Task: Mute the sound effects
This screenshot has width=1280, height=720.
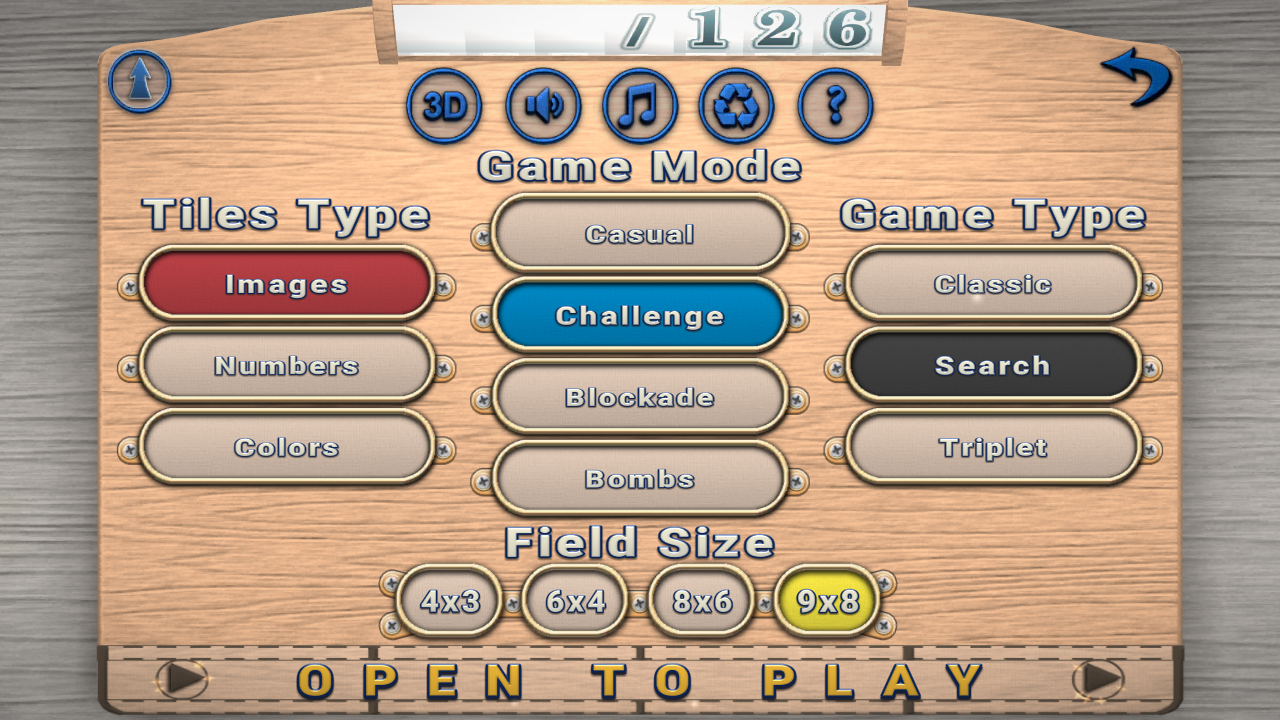Action: [542, 106]
